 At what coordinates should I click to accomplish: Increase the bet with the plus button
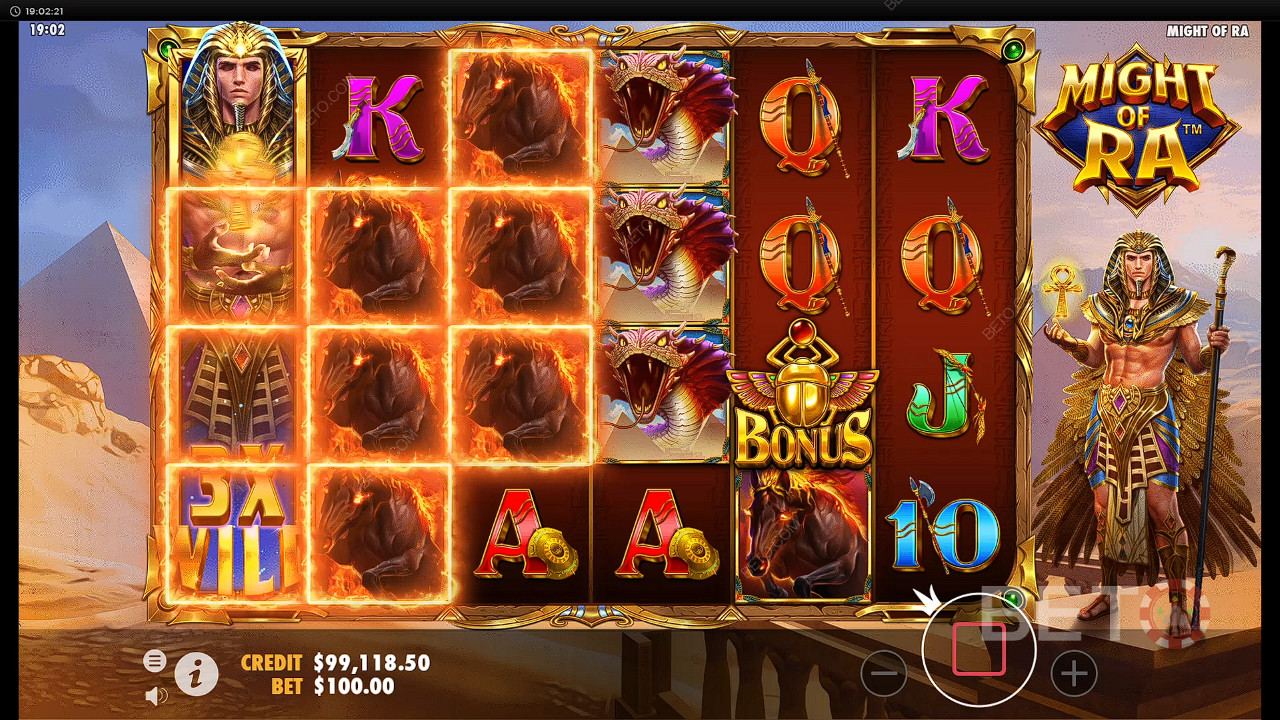1073,674
